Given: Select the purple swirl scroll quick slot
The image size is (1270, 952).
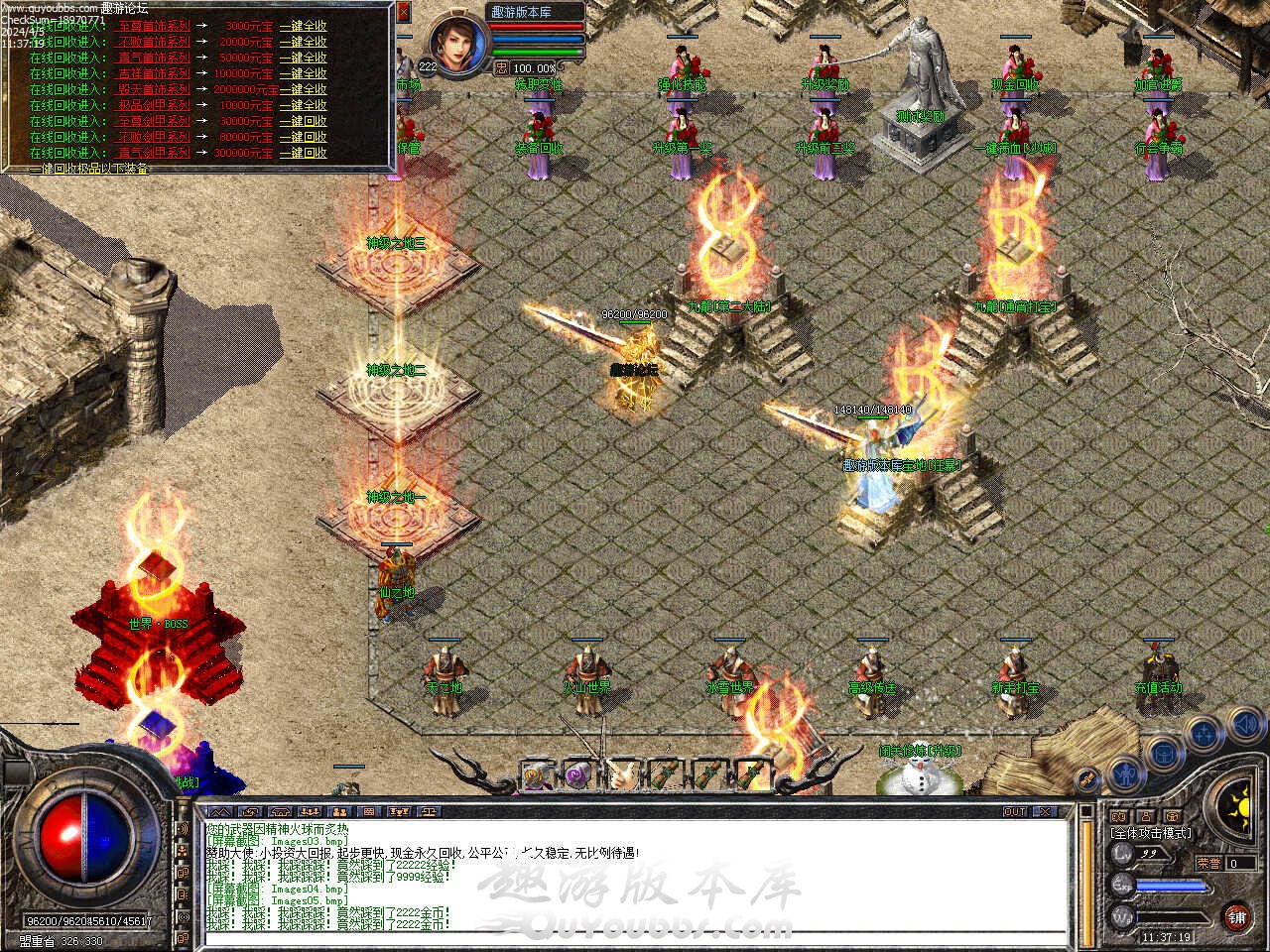Looking at the screenshot, I should (576, 774).
